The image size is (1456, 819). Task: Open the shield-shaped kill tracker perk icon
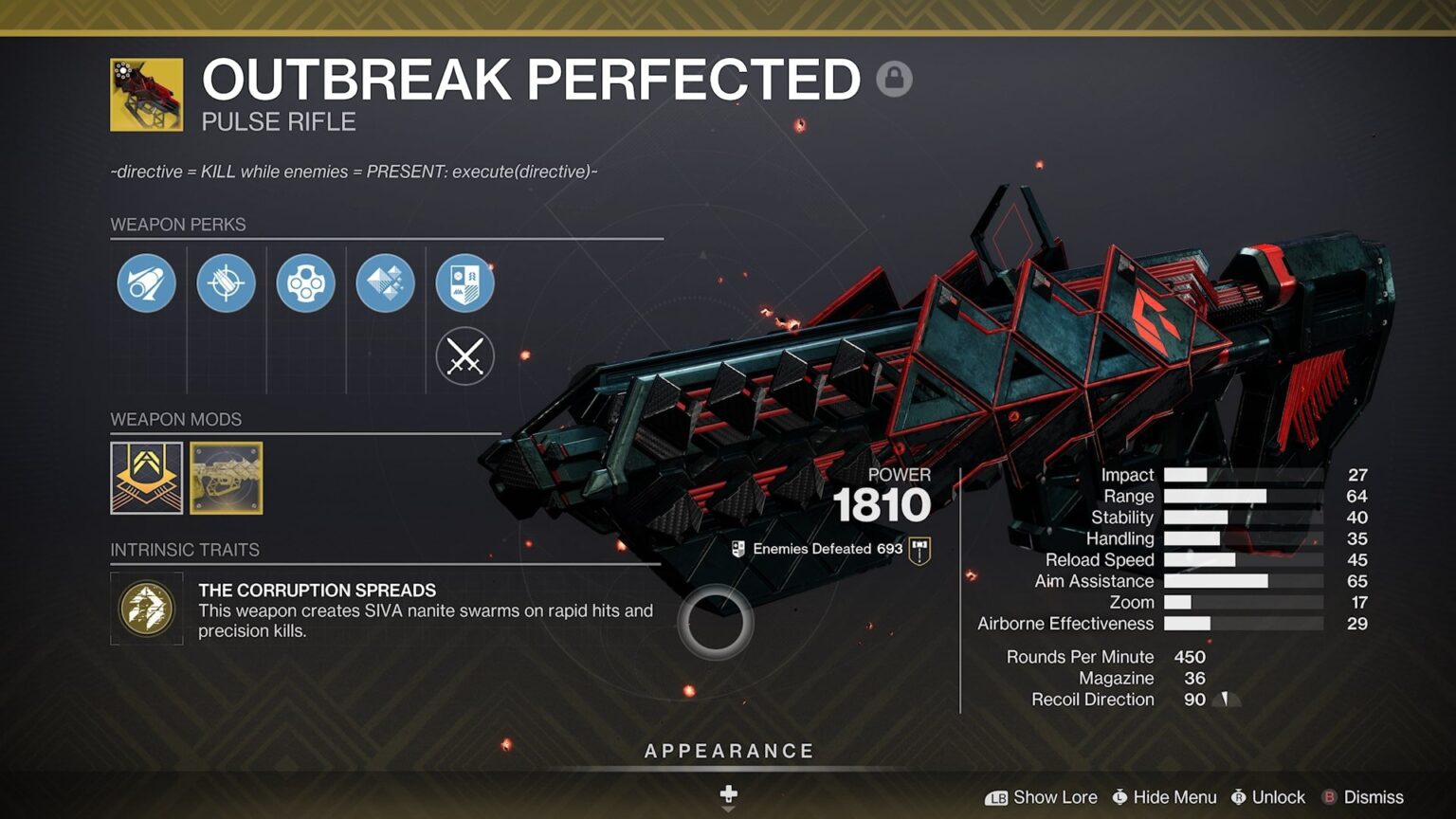point(464,282)
